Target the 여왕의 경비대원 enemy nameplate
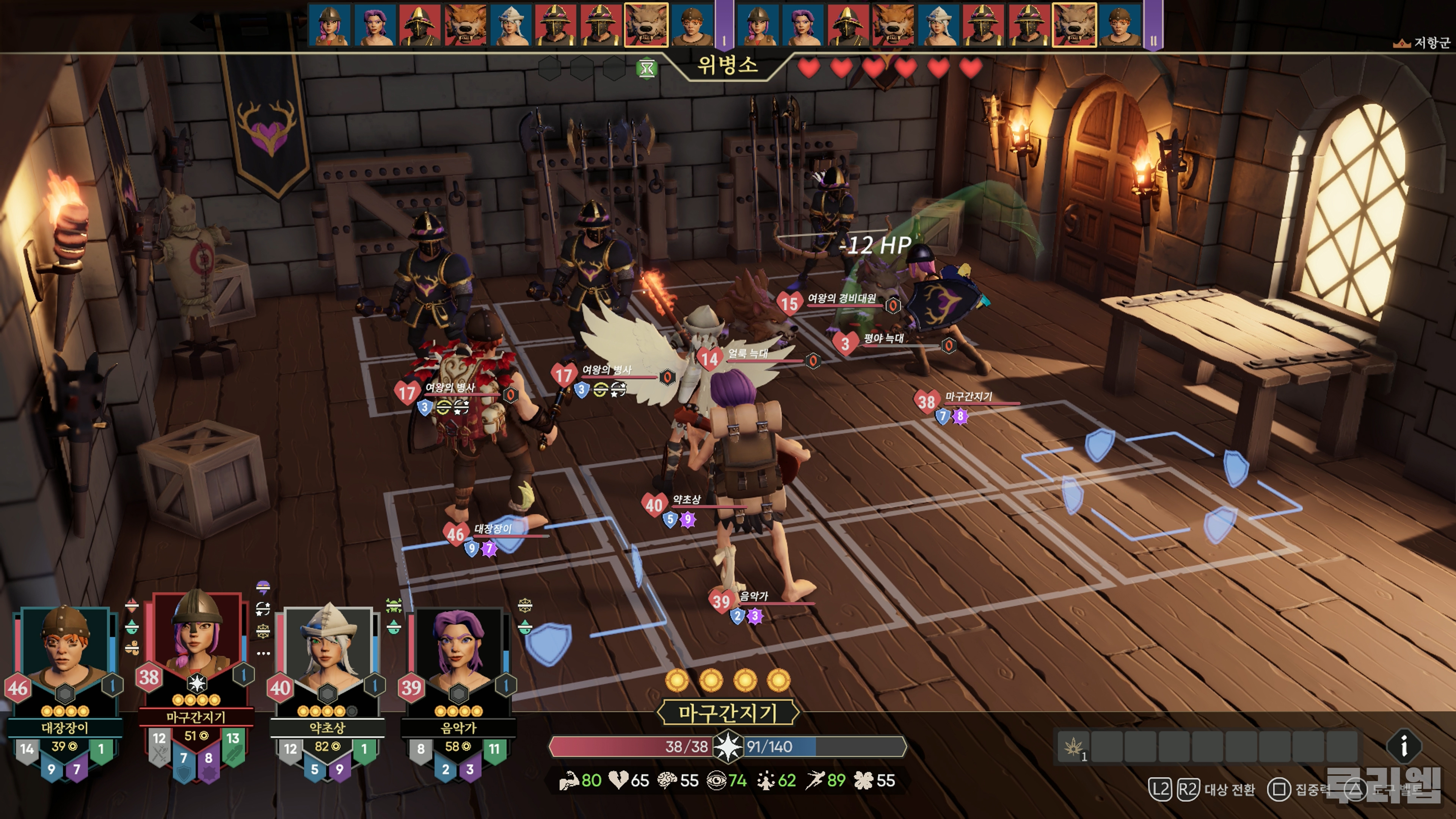 [841, 298]
